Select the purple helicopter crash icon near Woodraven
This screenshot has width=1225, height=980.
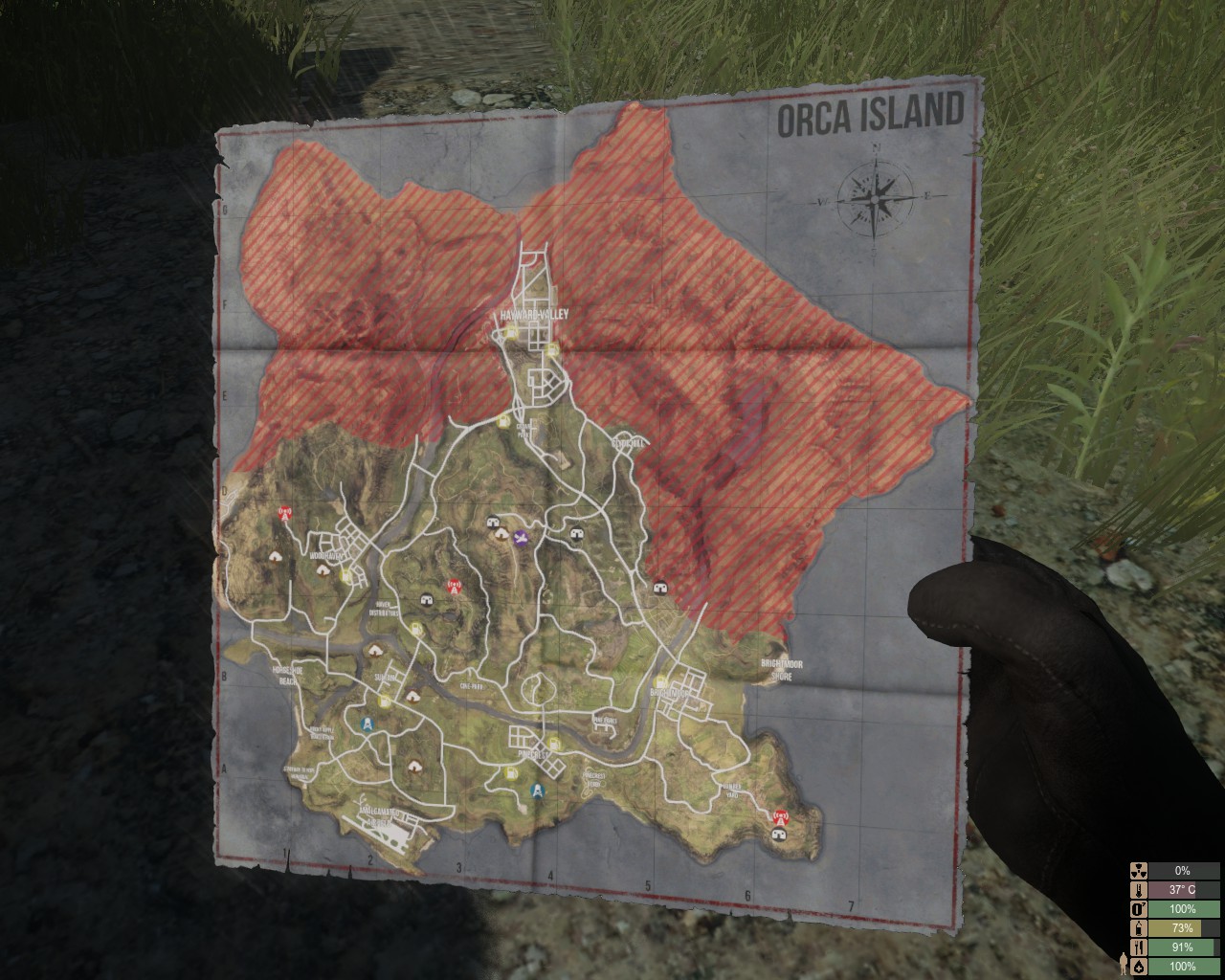click(520, 538)
